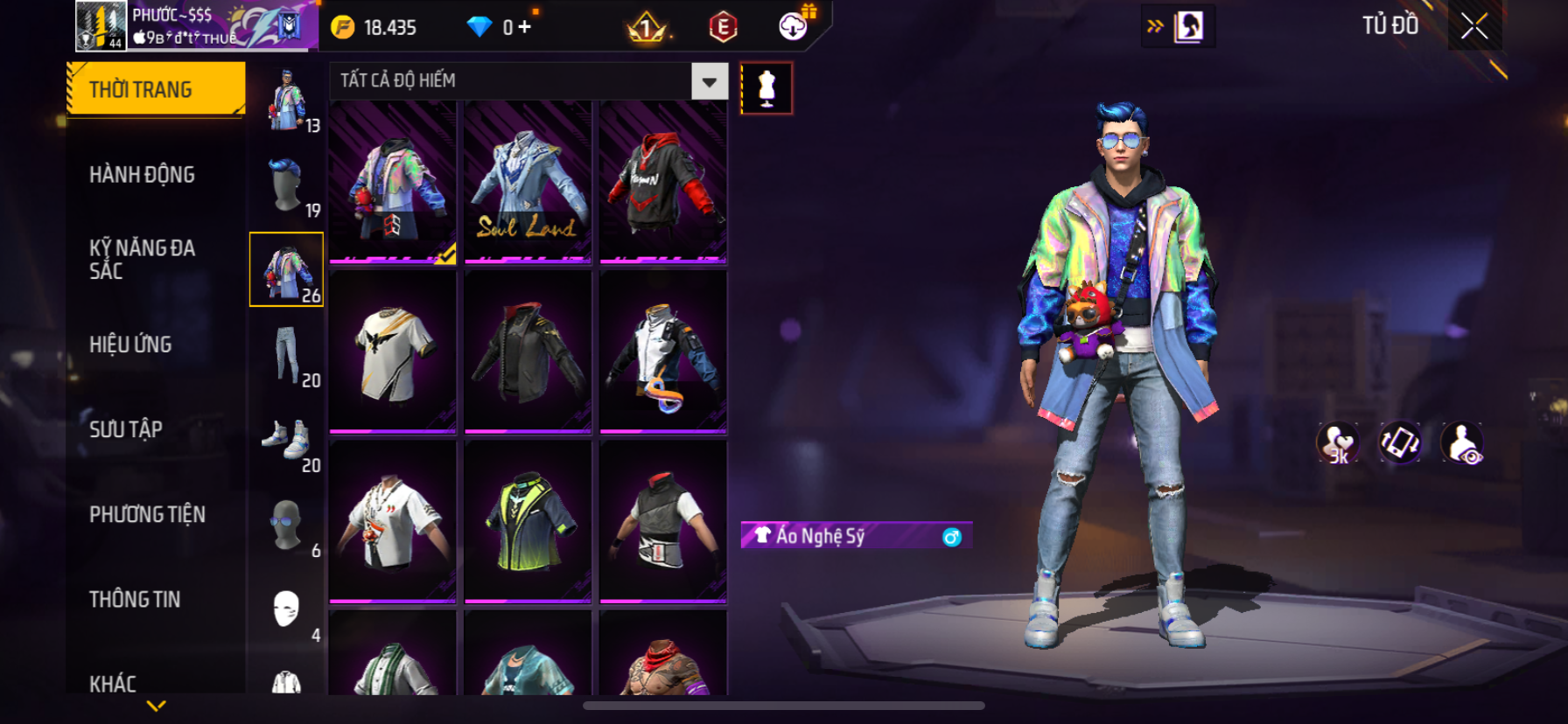This screenshot has width=1568, height=724.
Task: Add diamonds with the plus button
Action: pos(524,27)
